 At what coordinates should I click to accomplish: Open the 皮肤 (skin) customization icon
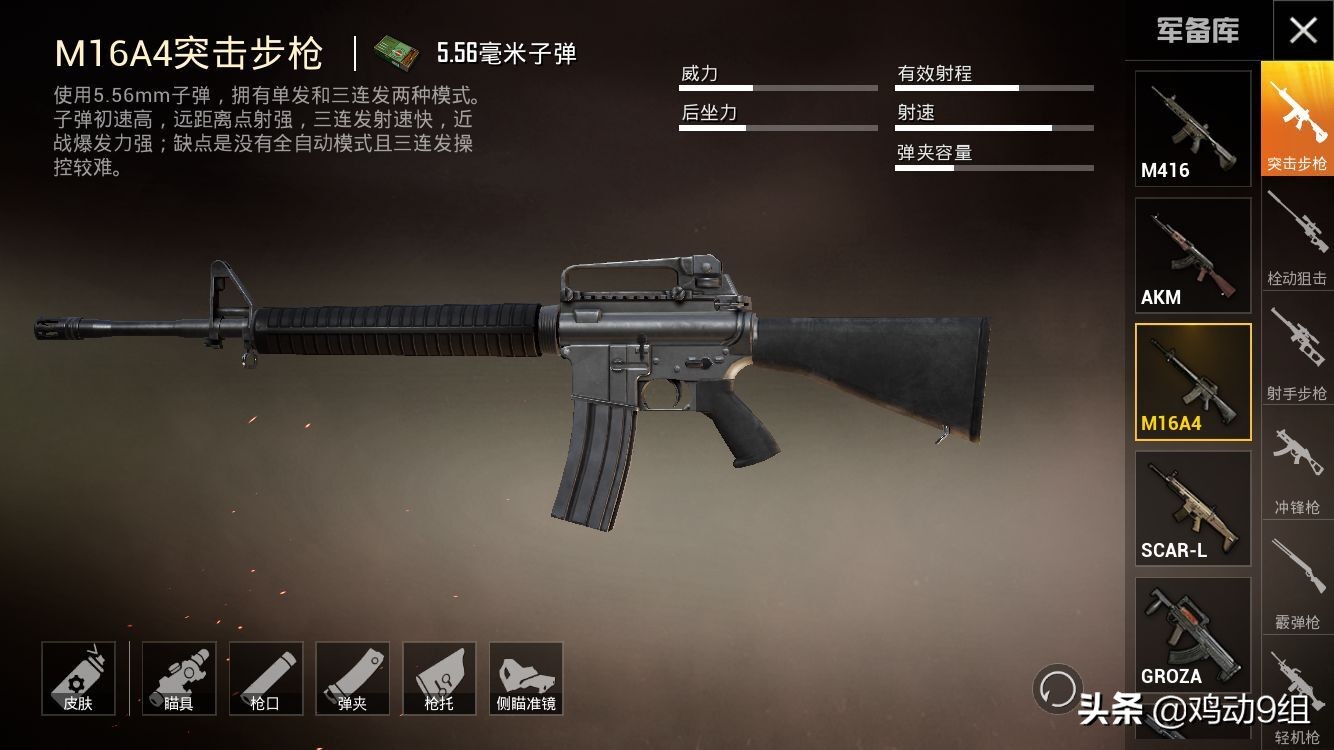[x=79, y=678]
